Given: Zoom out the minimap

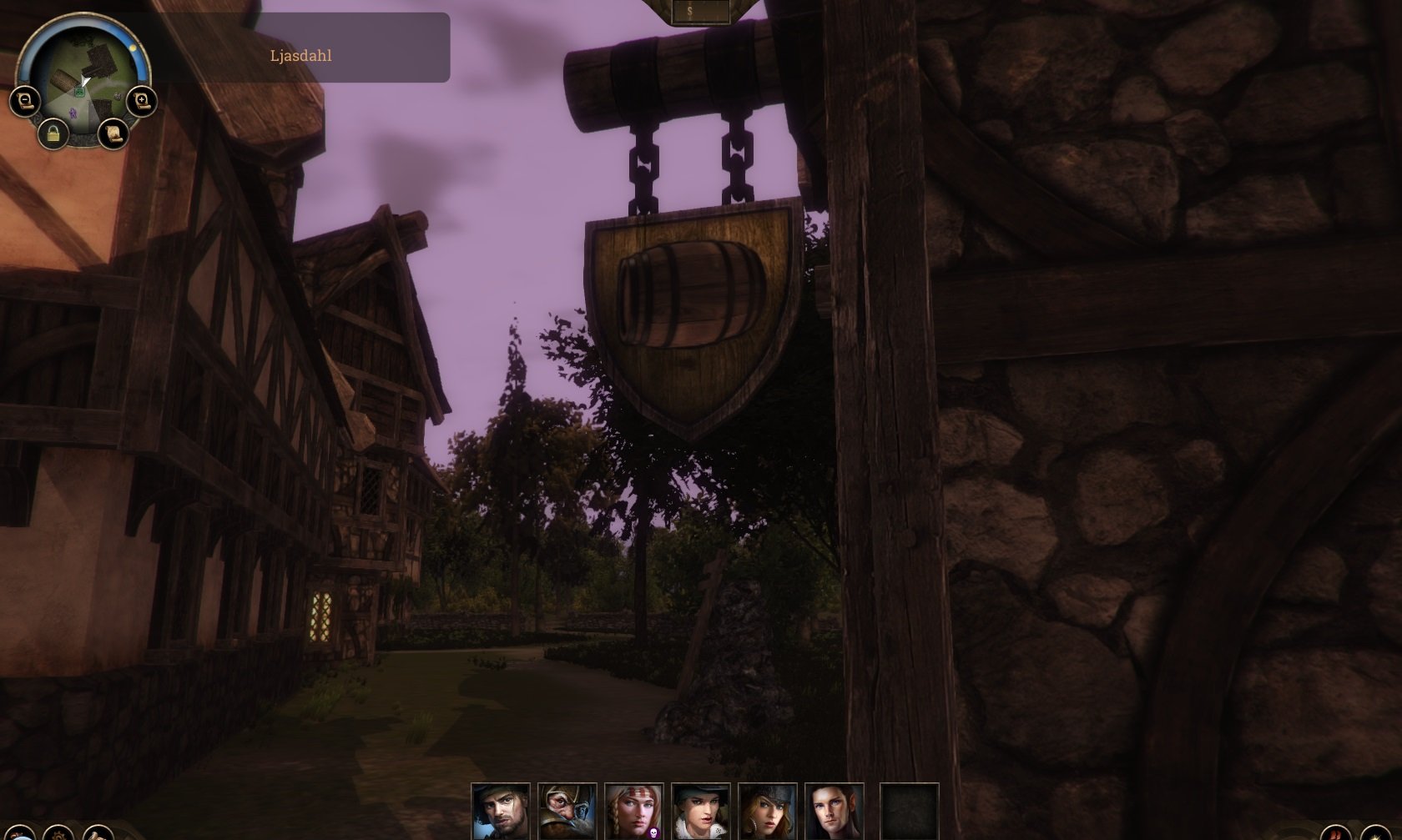Looking at the screenshot, I should coord(25,102).
